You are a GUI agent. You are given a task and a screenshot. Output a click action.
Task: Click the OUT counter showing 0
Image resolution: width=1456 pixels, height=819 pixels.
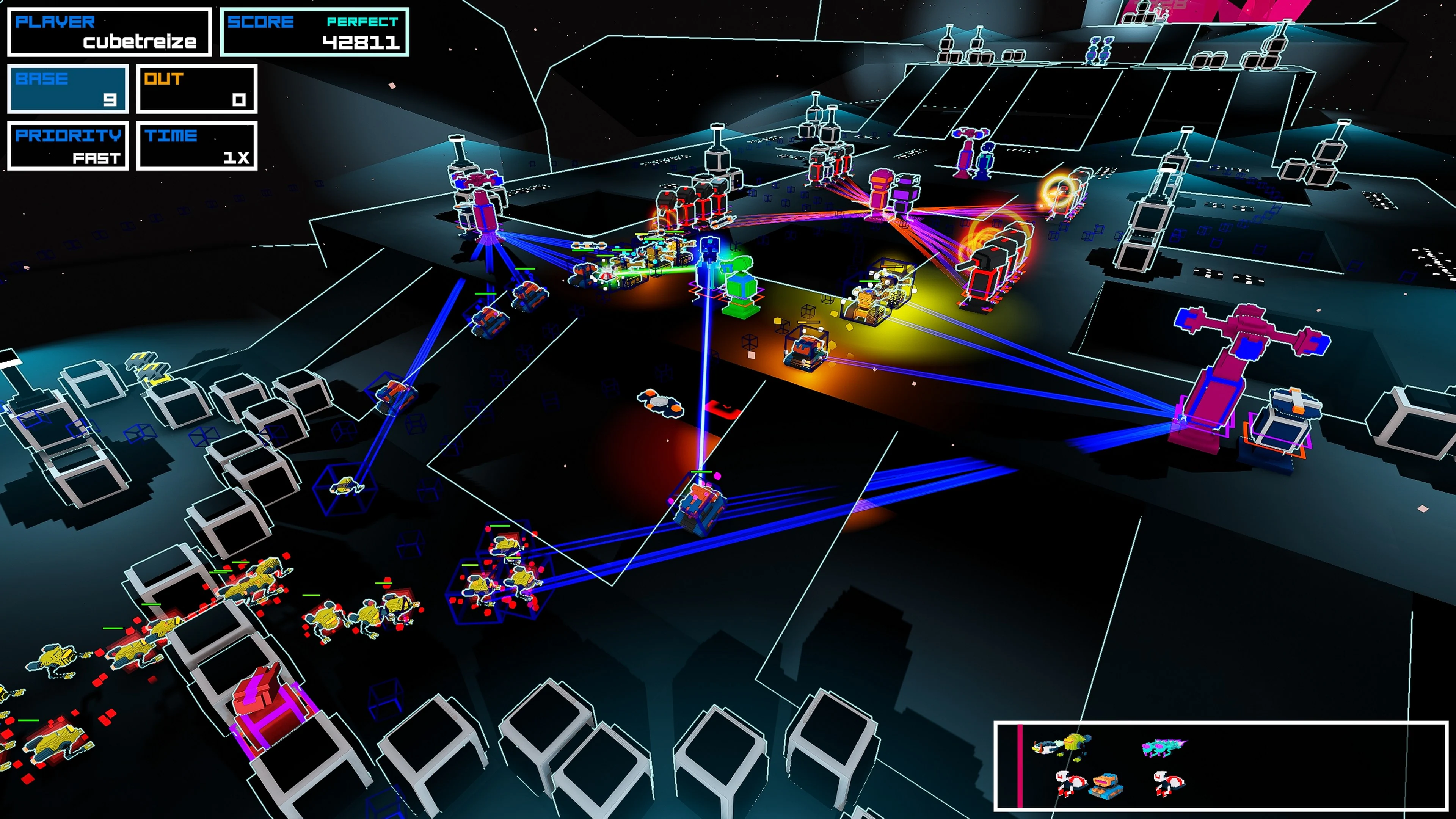click(196, 89)
